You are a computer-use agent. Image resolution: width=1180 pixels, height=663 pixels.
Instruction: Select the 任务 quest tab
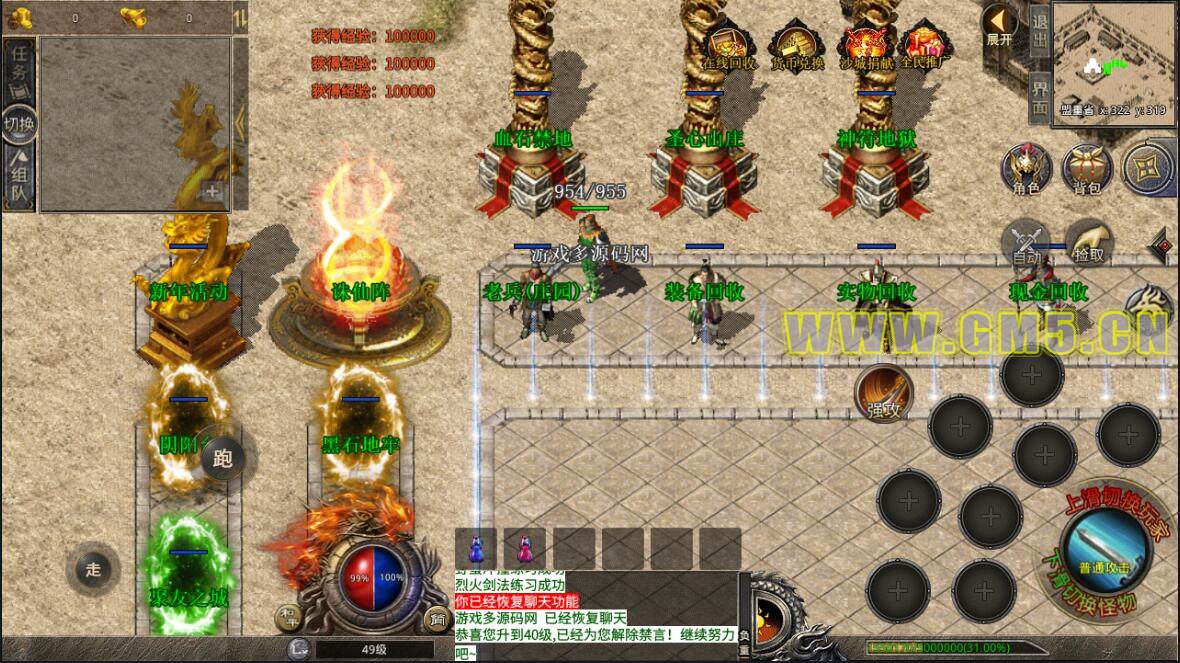(19, 66)
